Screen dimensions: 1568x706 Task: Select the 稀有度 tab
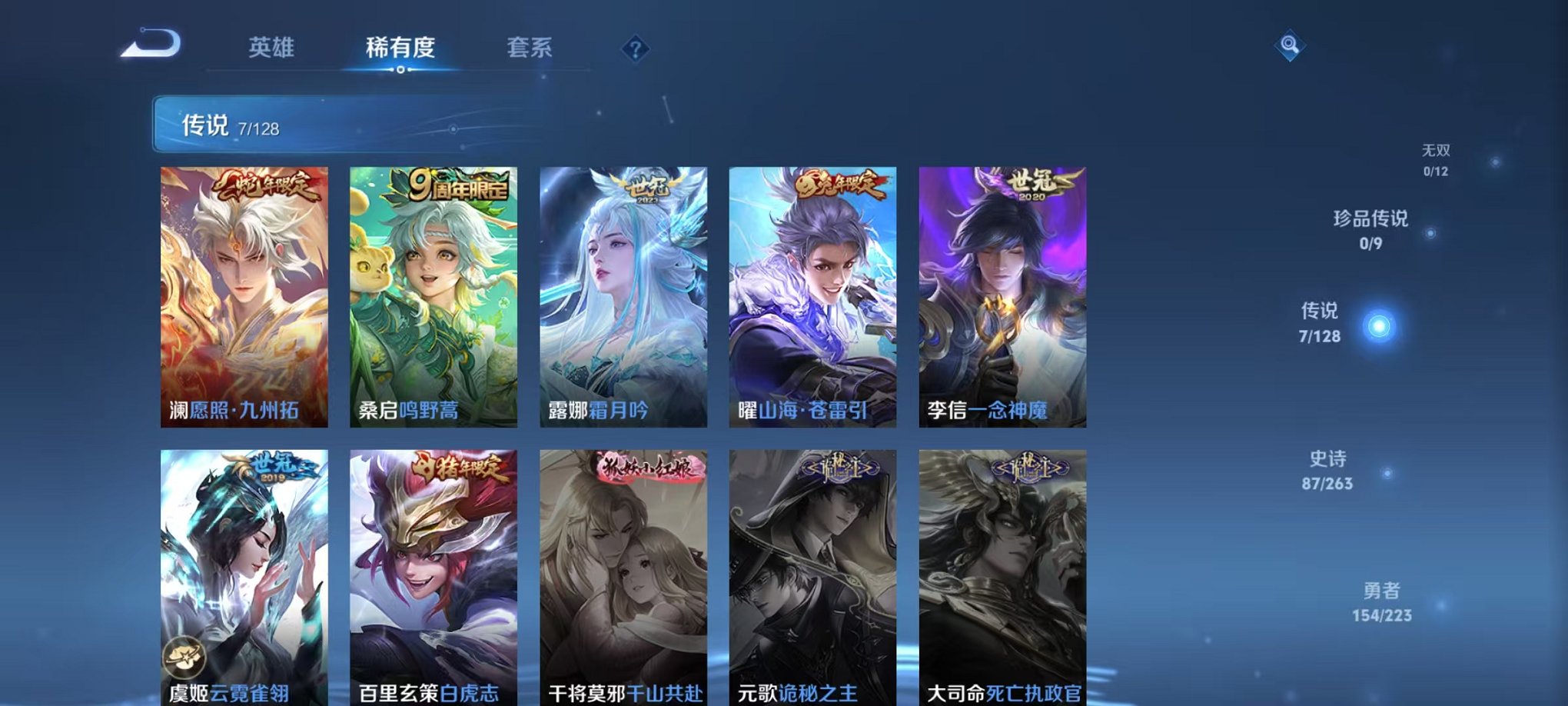398,46
